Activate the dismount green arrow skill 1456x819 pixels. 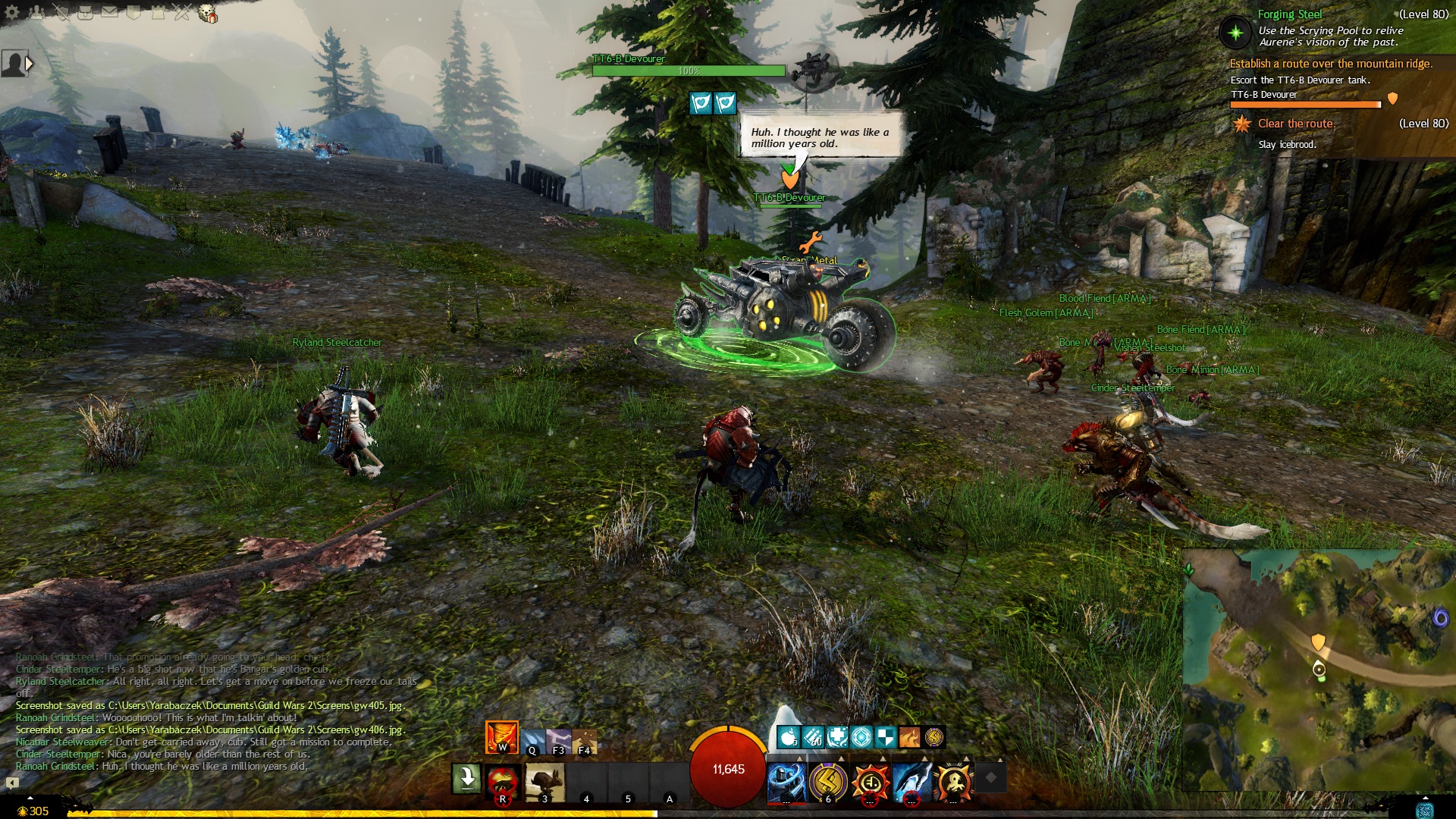tap(466, 778)
